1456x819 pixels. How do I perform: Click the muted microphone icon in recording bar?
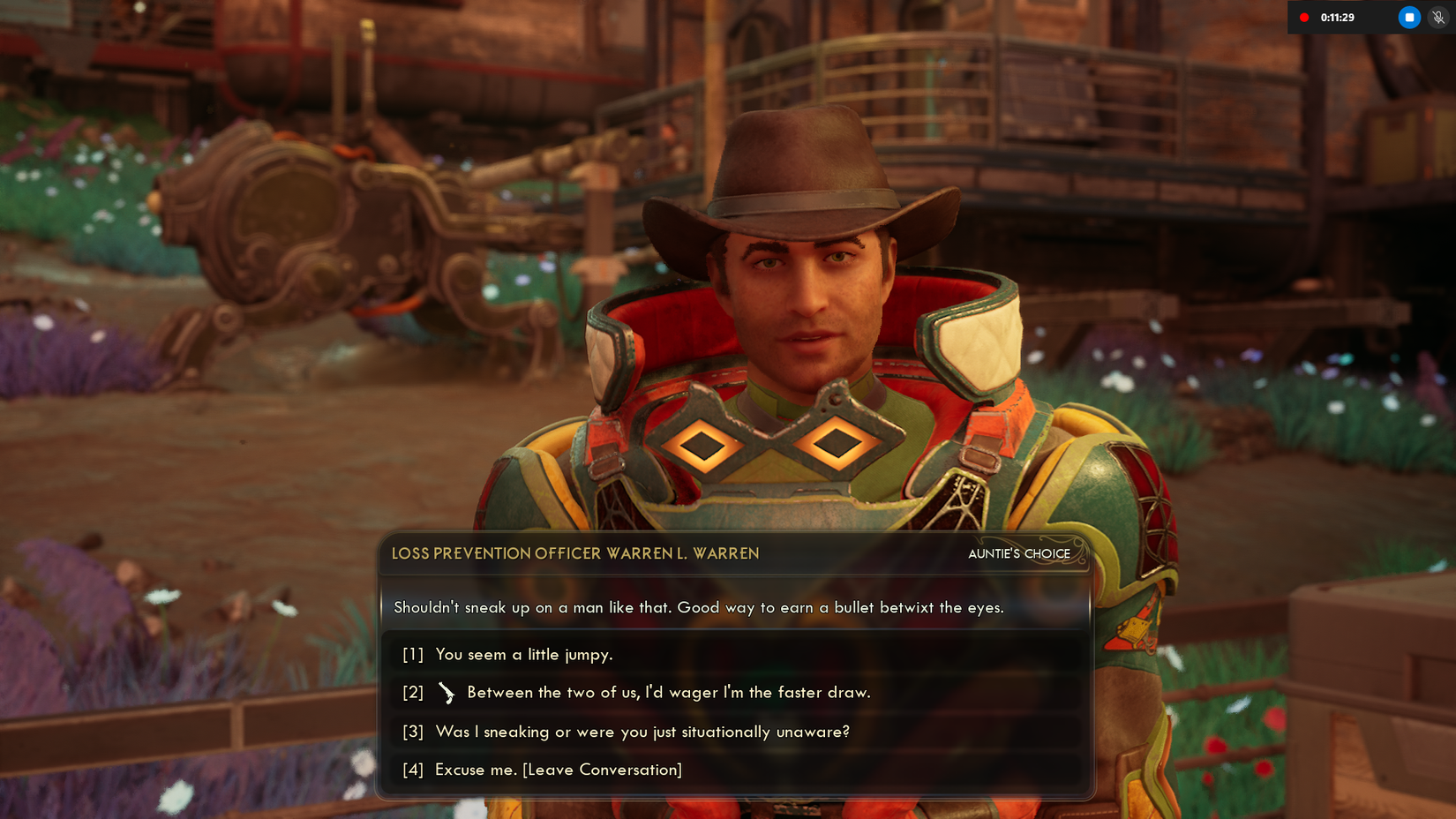click(x=1437, y=17)
